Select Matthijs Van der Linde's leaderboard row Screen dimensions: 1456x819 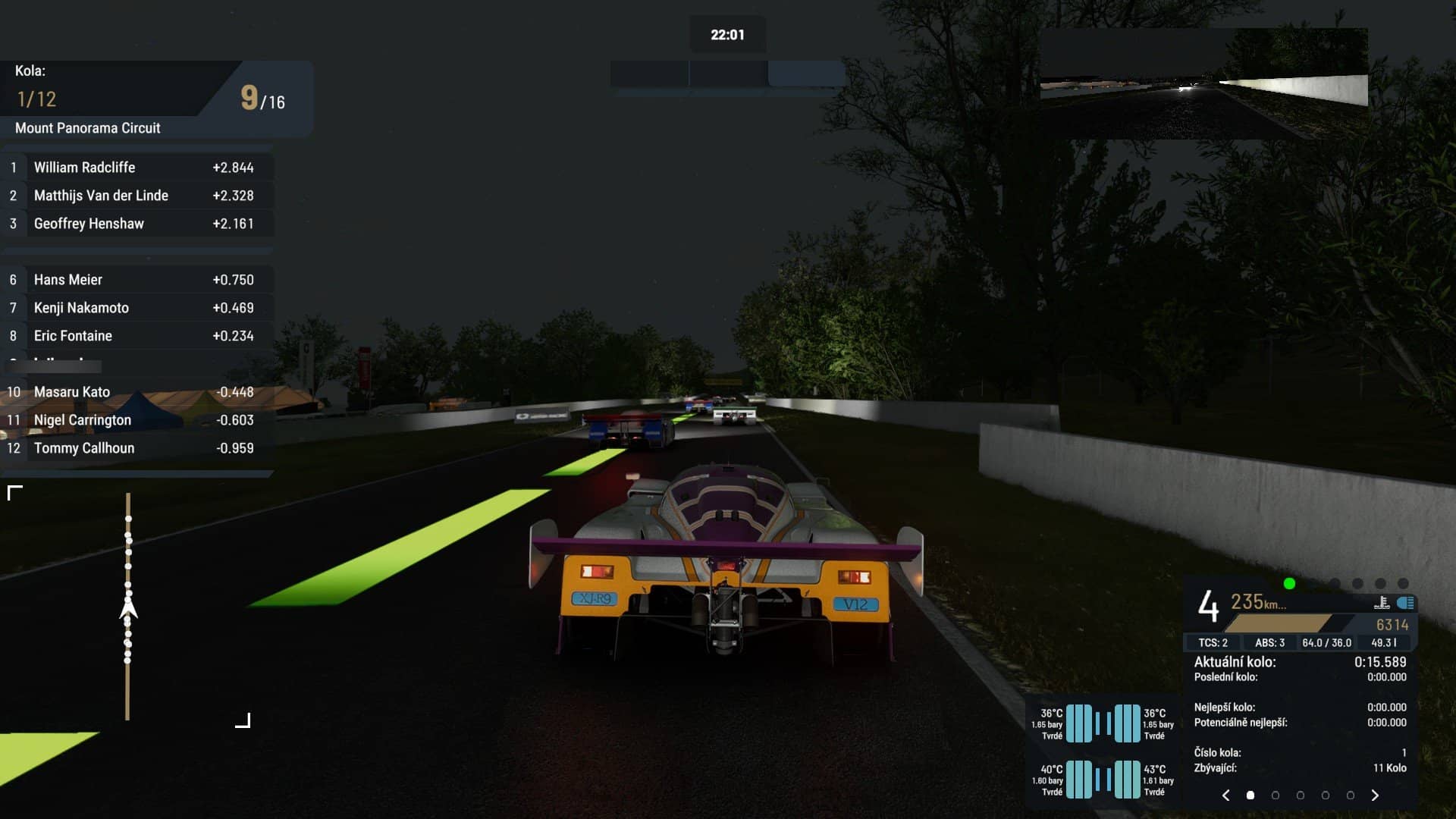coord(136,196)
